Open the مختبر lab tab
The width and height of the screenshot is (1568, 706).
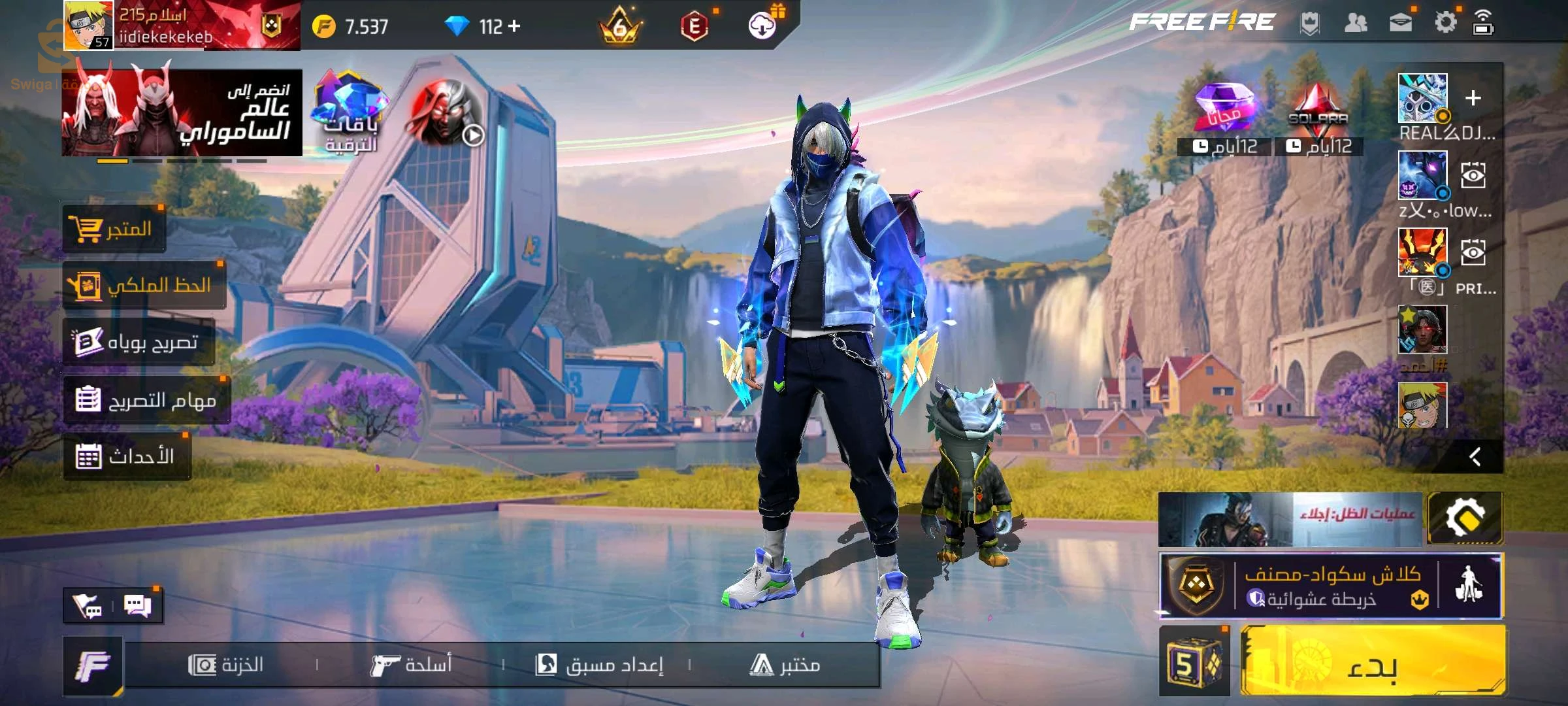click(785, 665)
